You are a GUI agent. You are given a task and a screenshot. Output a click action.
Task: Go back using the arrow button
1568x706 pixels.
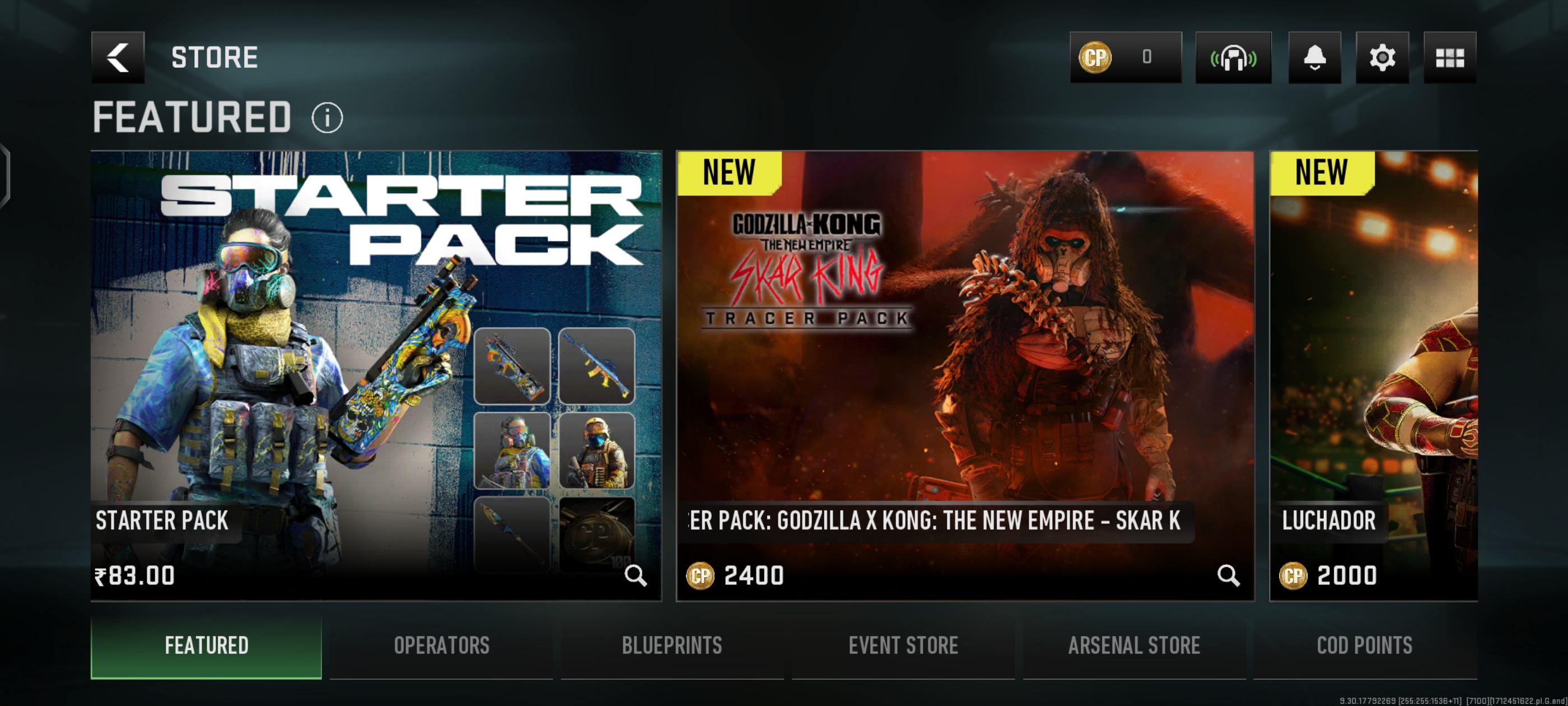[118, 58]
